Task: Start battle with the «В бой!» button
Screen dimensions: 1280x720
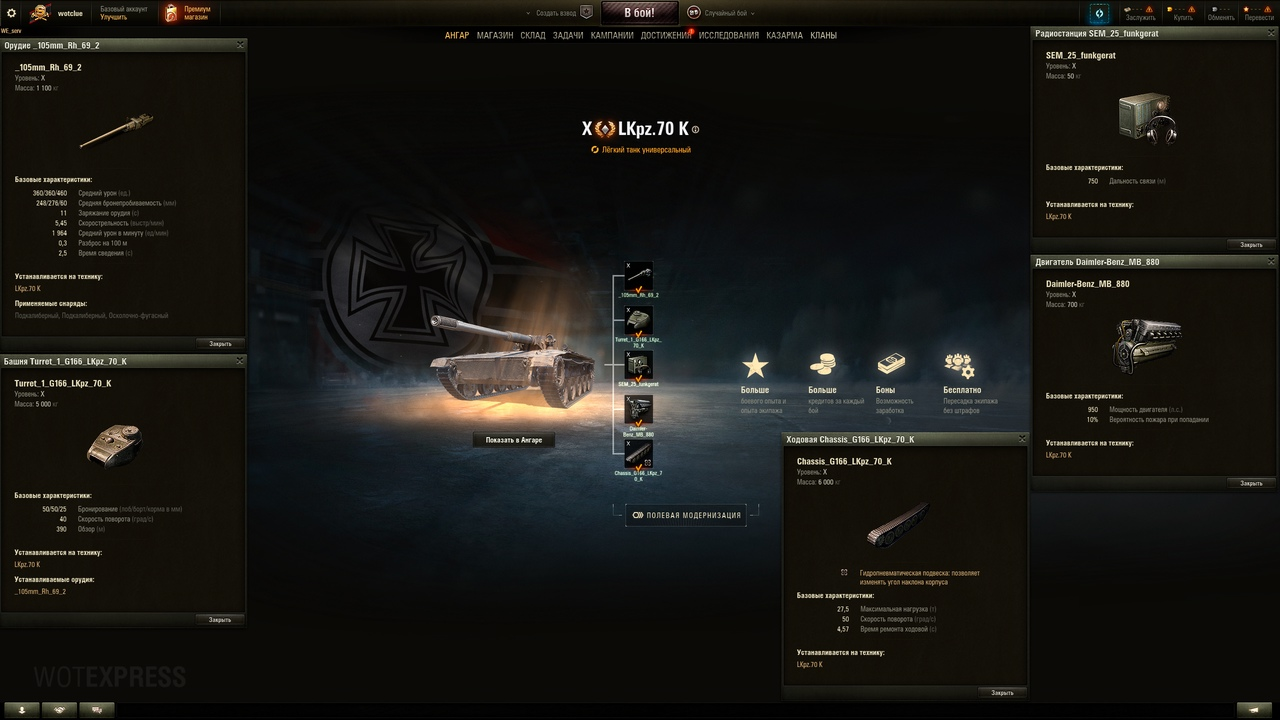Action: [639, 13]
